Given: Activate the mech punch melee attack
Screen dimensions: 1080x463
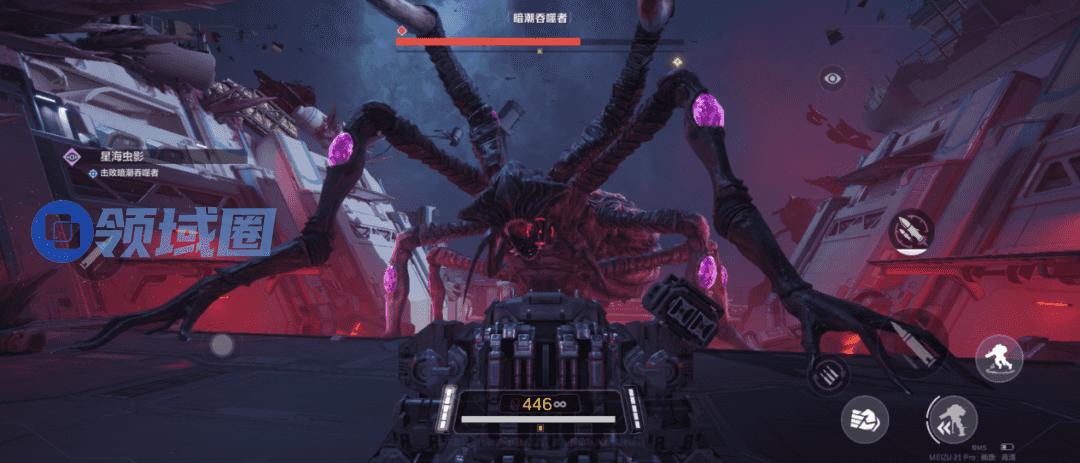Looking at the screenshot, I should click(864, 418).
